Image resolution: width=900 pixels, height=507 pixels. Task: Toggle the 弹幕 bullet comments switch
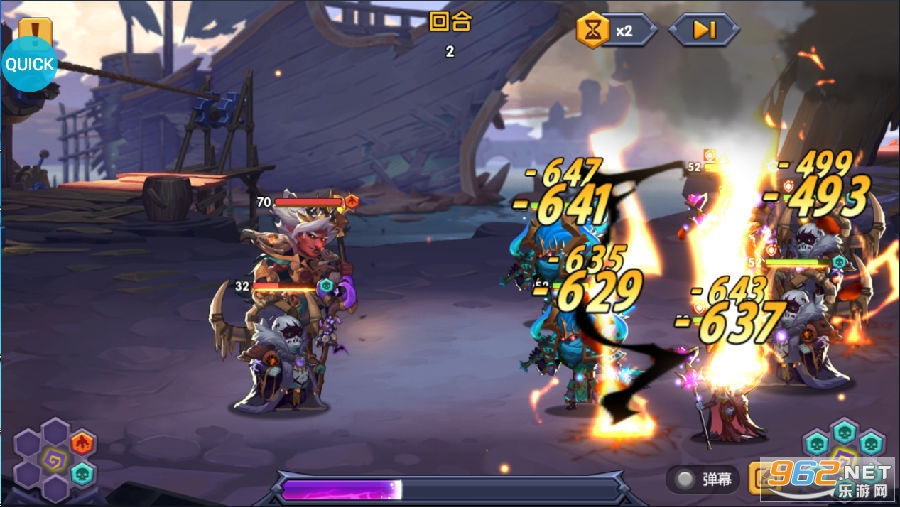684,479
